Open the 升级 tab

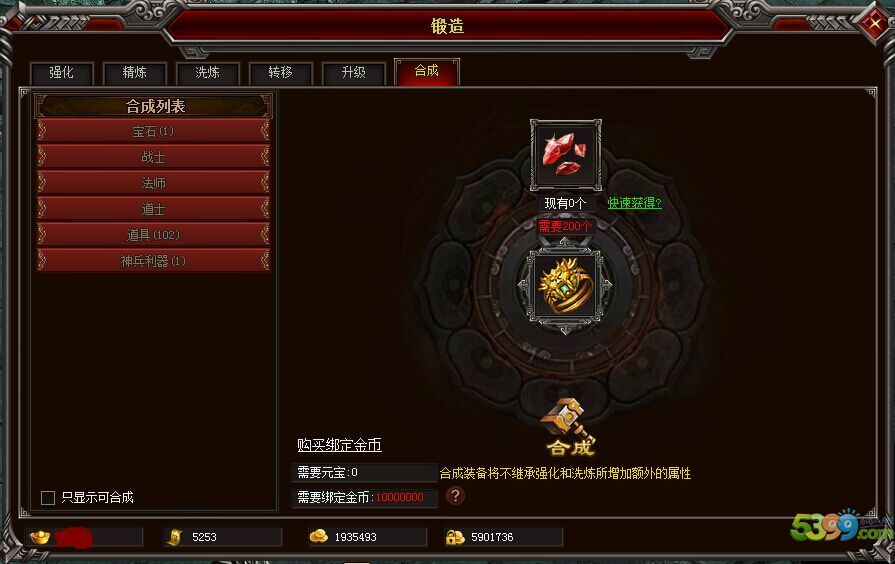354,73
